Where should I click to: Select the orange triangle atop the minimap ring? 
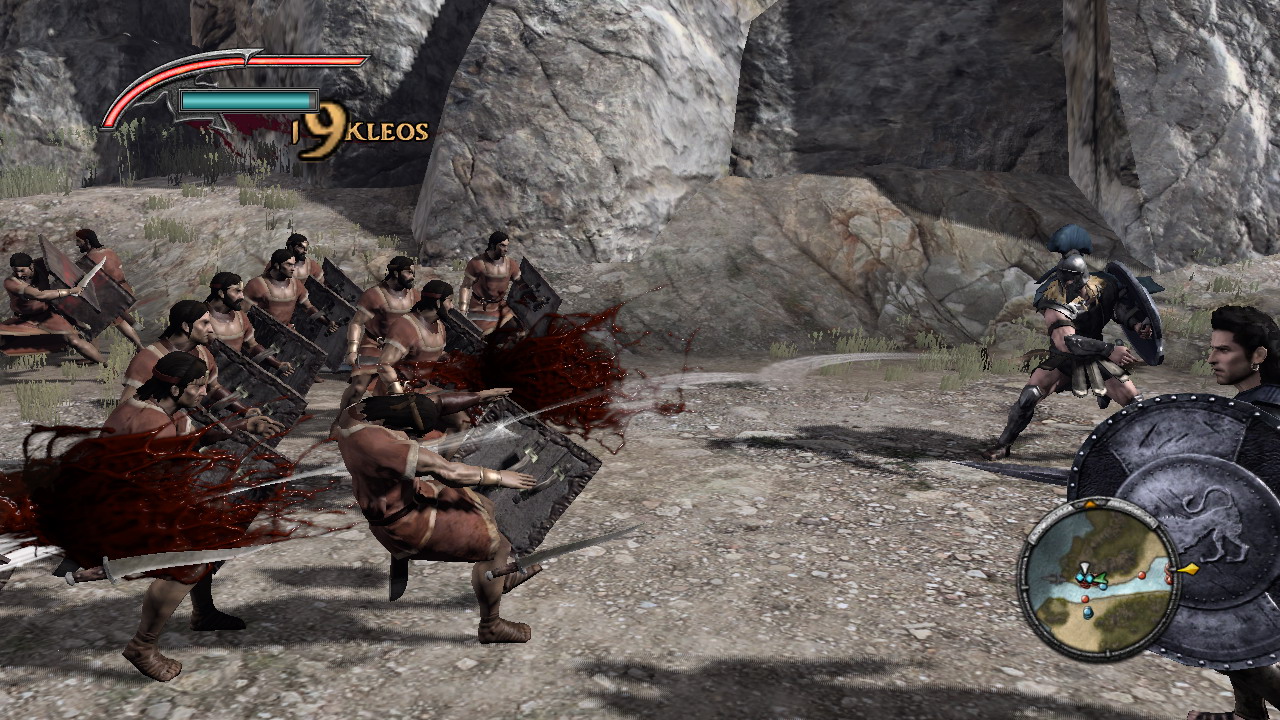pyautogui.click(x=1089, y=503)
